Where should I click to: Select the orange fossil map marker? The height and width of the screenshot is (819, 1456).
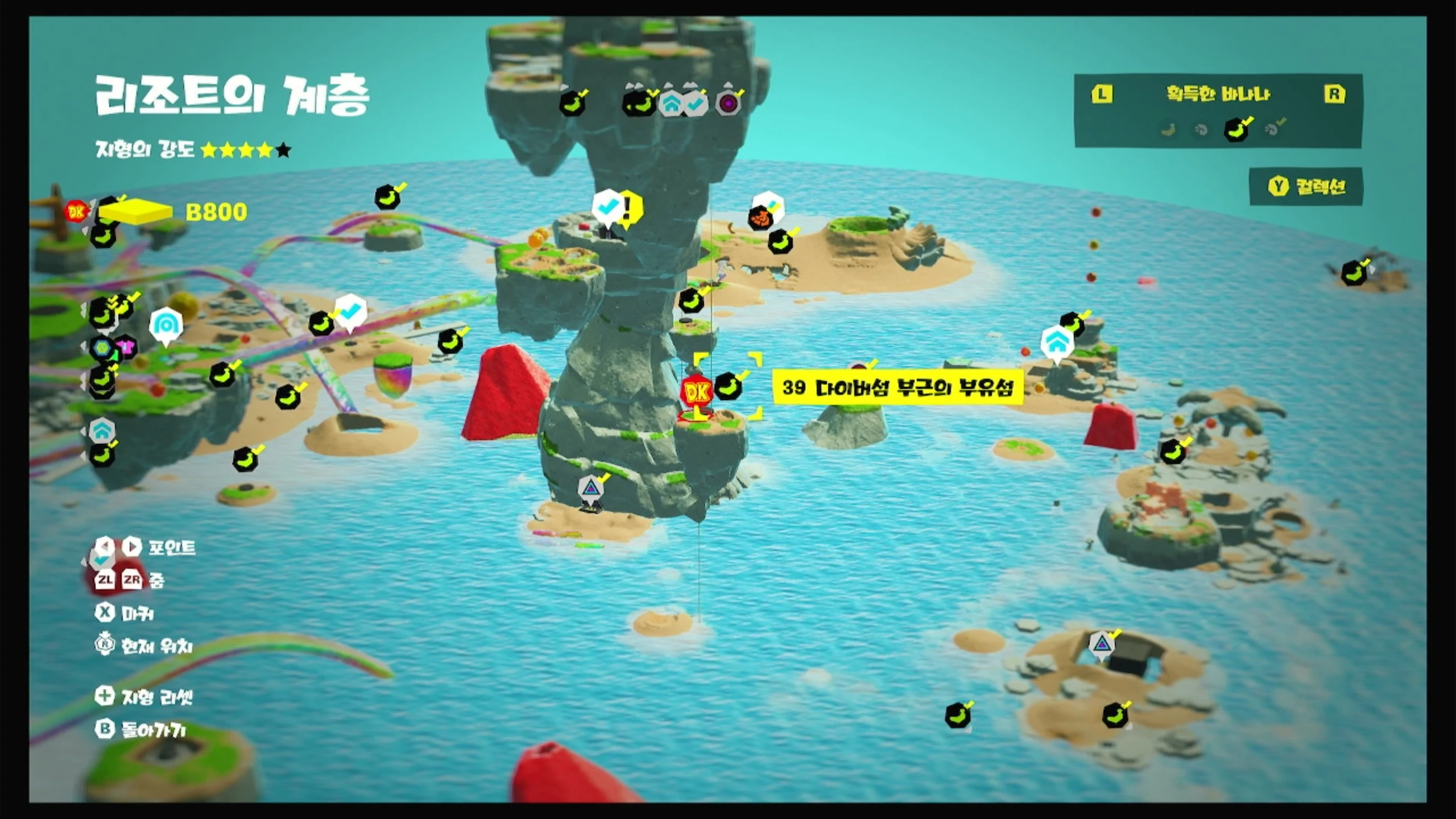[760, 217]
